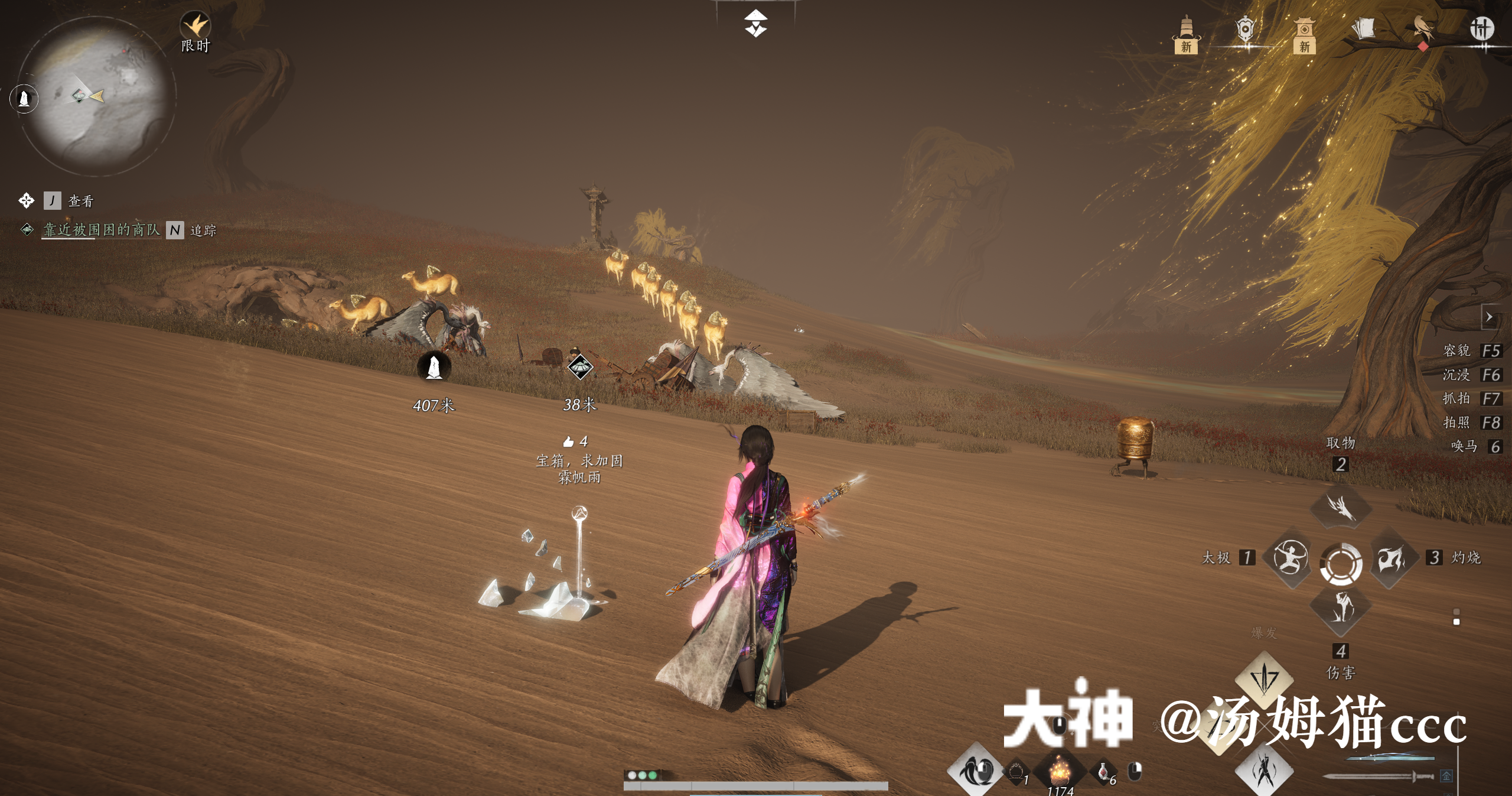Expand the camera swap arrows at top center
Image resolution: width=1512 pixels, height=796 pixels.
coord(756,22)
